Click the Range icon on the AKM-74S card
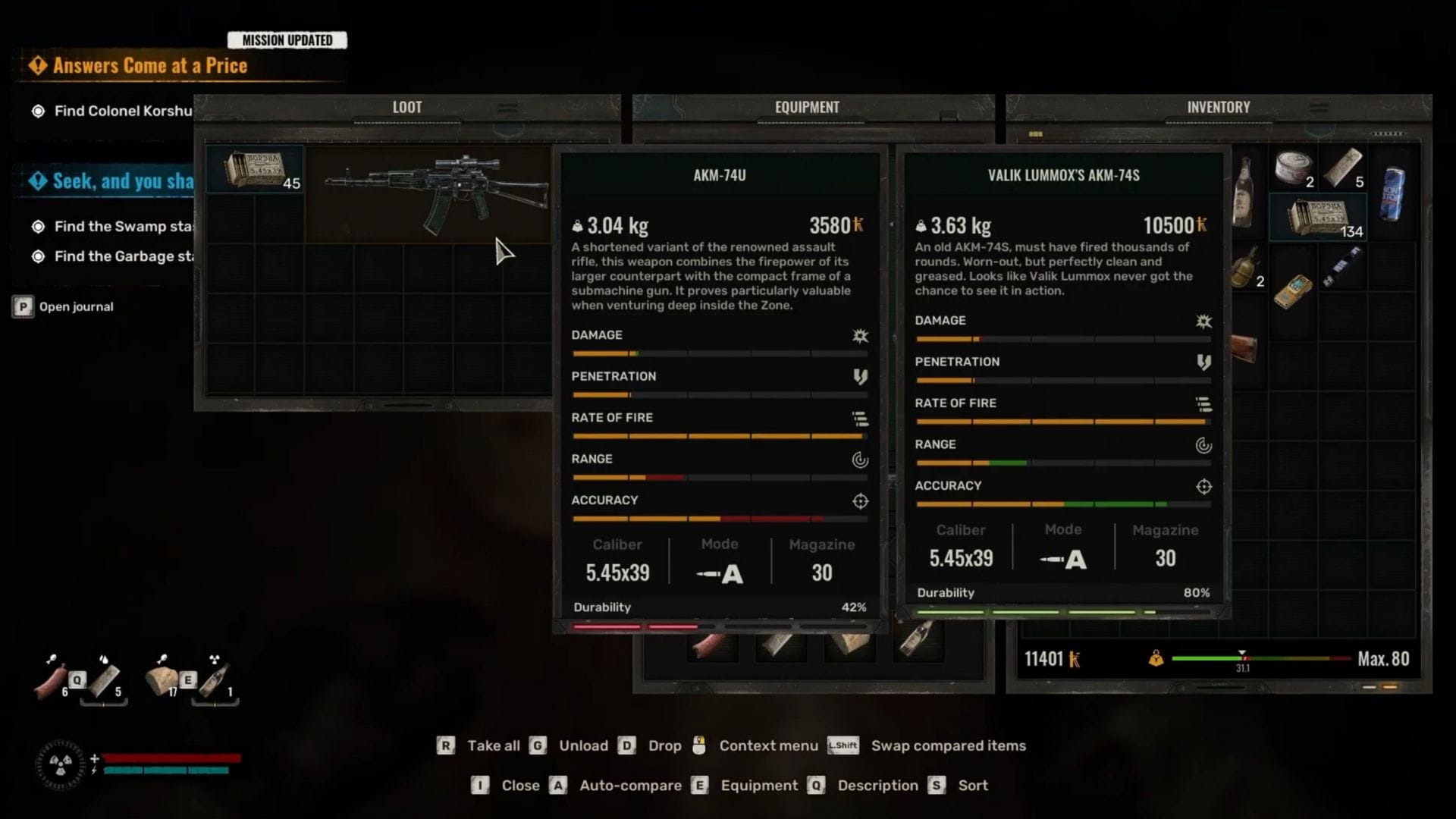1456x819 pixels. [1204, 445]
